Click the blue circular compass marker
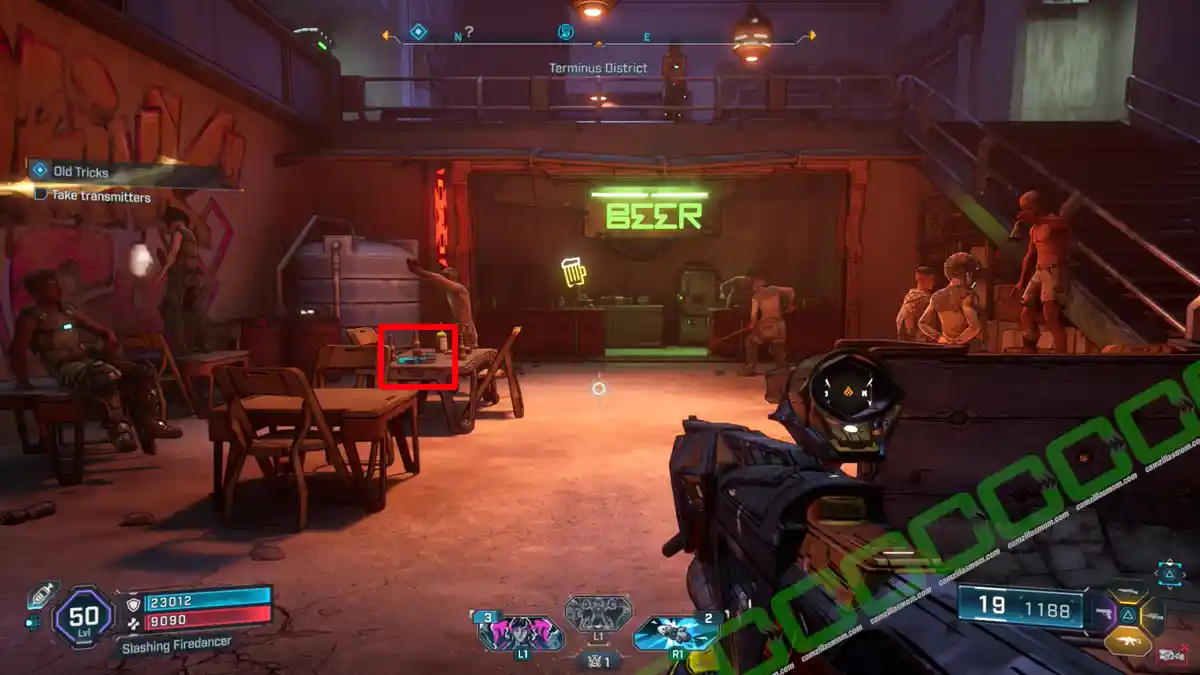1200x675 pixels. tap(565, 32)
